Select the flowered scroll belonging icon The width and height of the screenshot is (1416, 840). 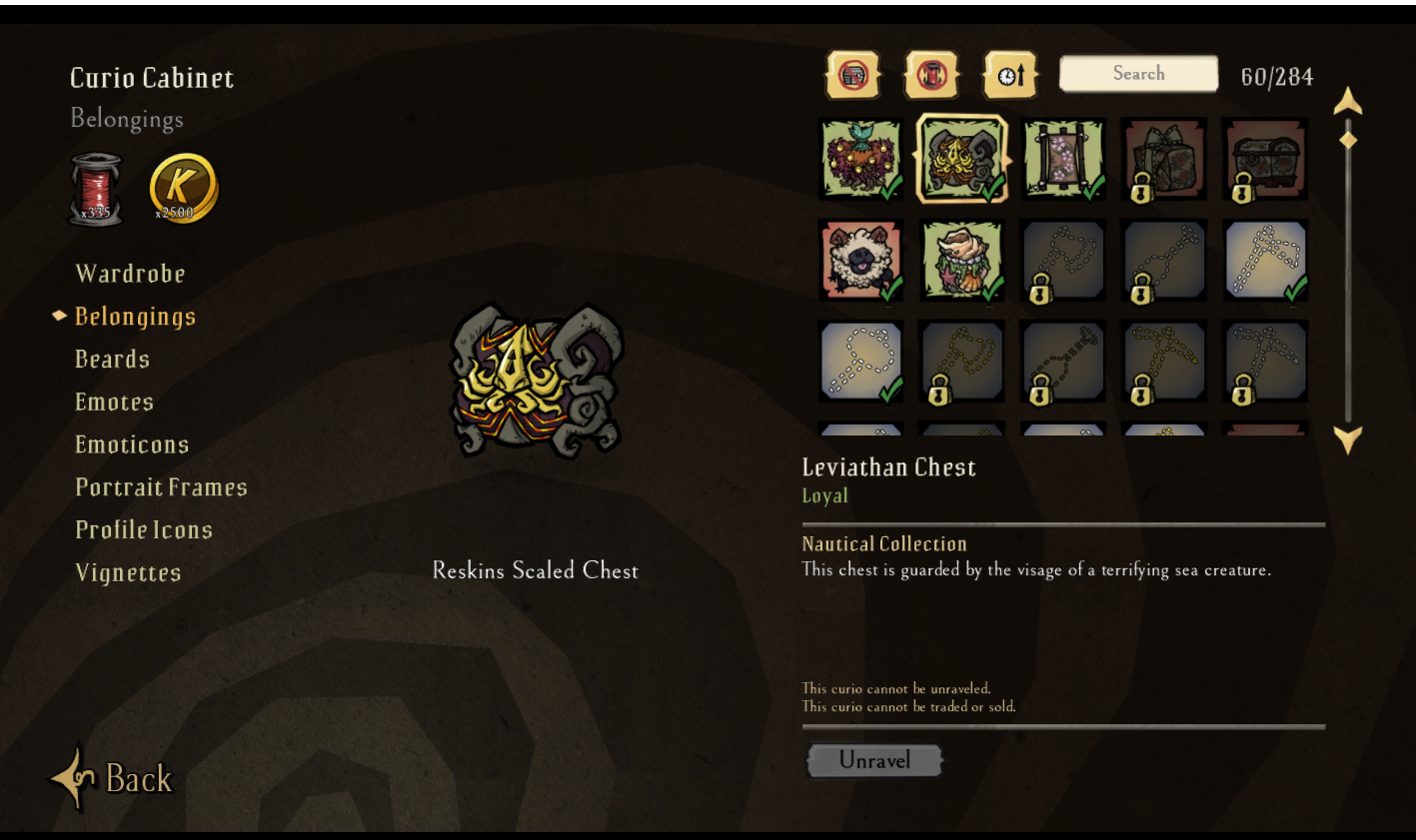(1062, 158)
